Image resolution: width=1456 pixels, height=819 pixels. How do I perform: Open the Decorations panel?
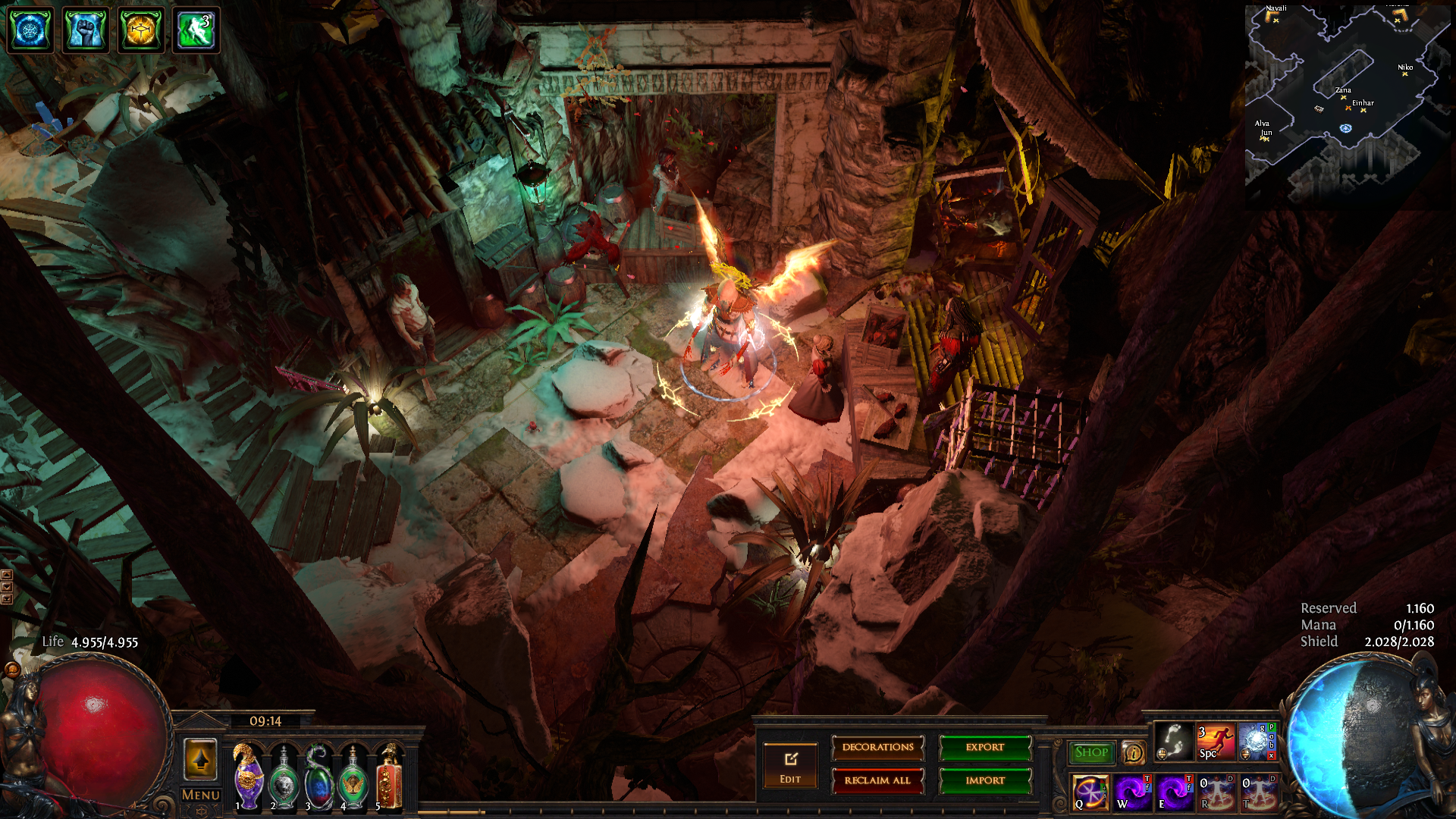click(877, 748)
